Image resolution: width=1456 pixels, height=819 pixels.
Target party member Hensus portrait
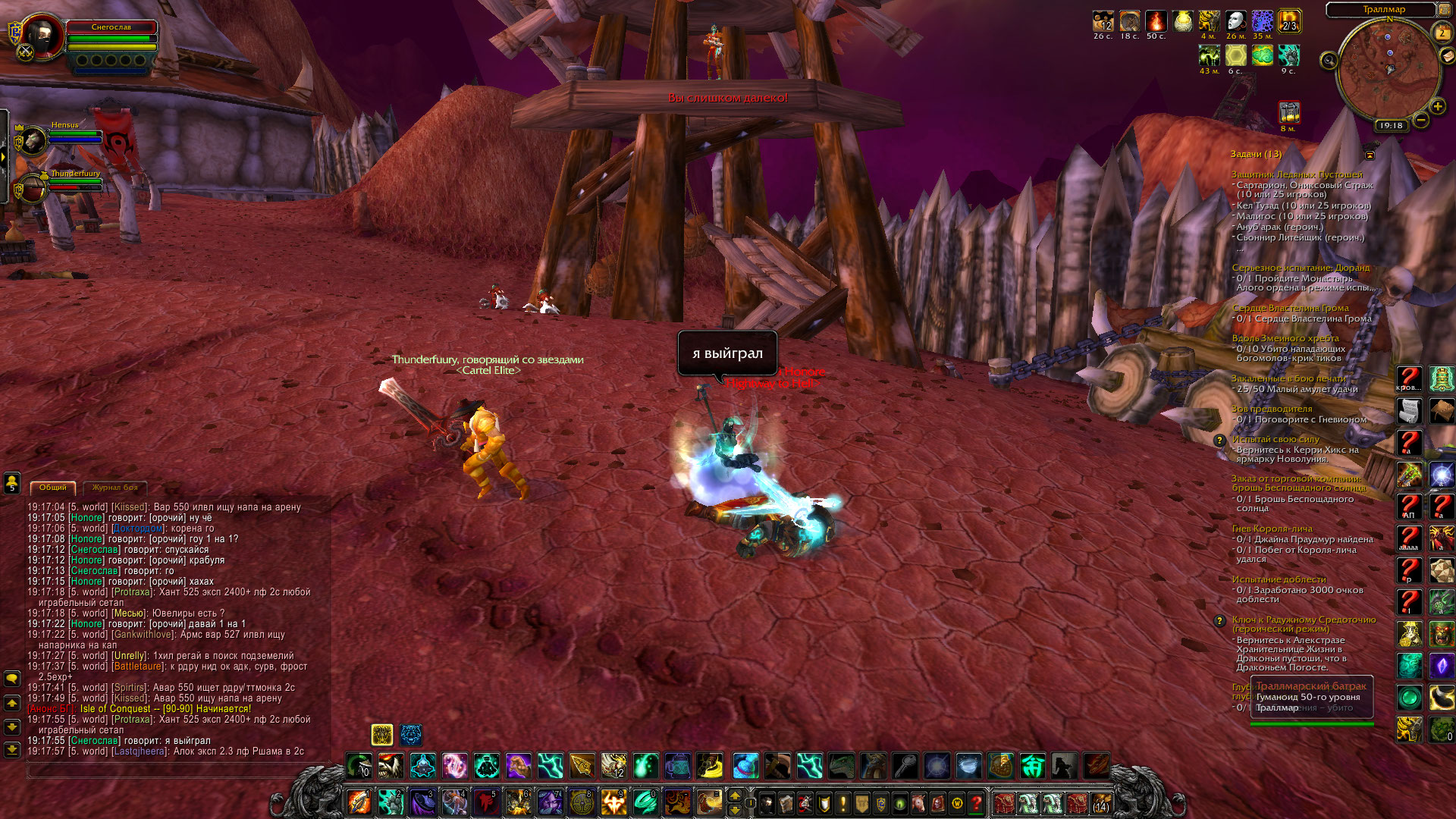pos(33,140)
